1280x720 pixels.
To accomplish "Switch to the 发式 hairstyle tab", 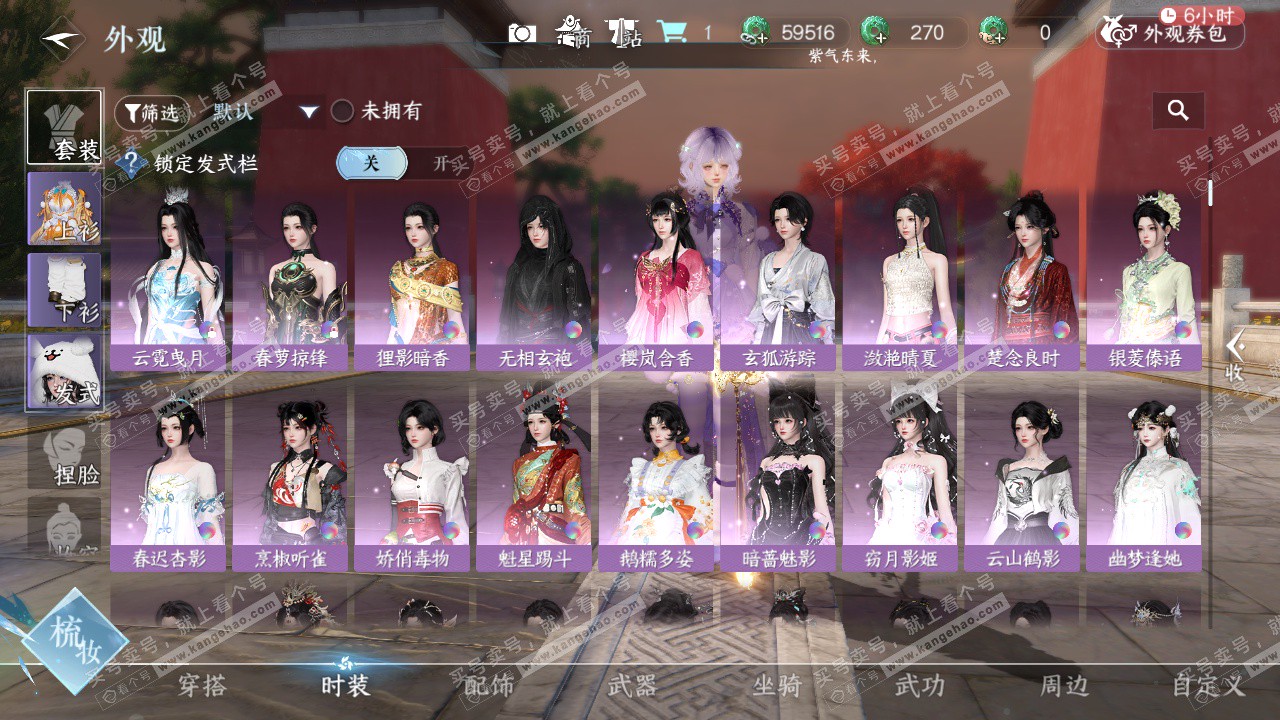I will pyautogui.click(x=64, y=372).
